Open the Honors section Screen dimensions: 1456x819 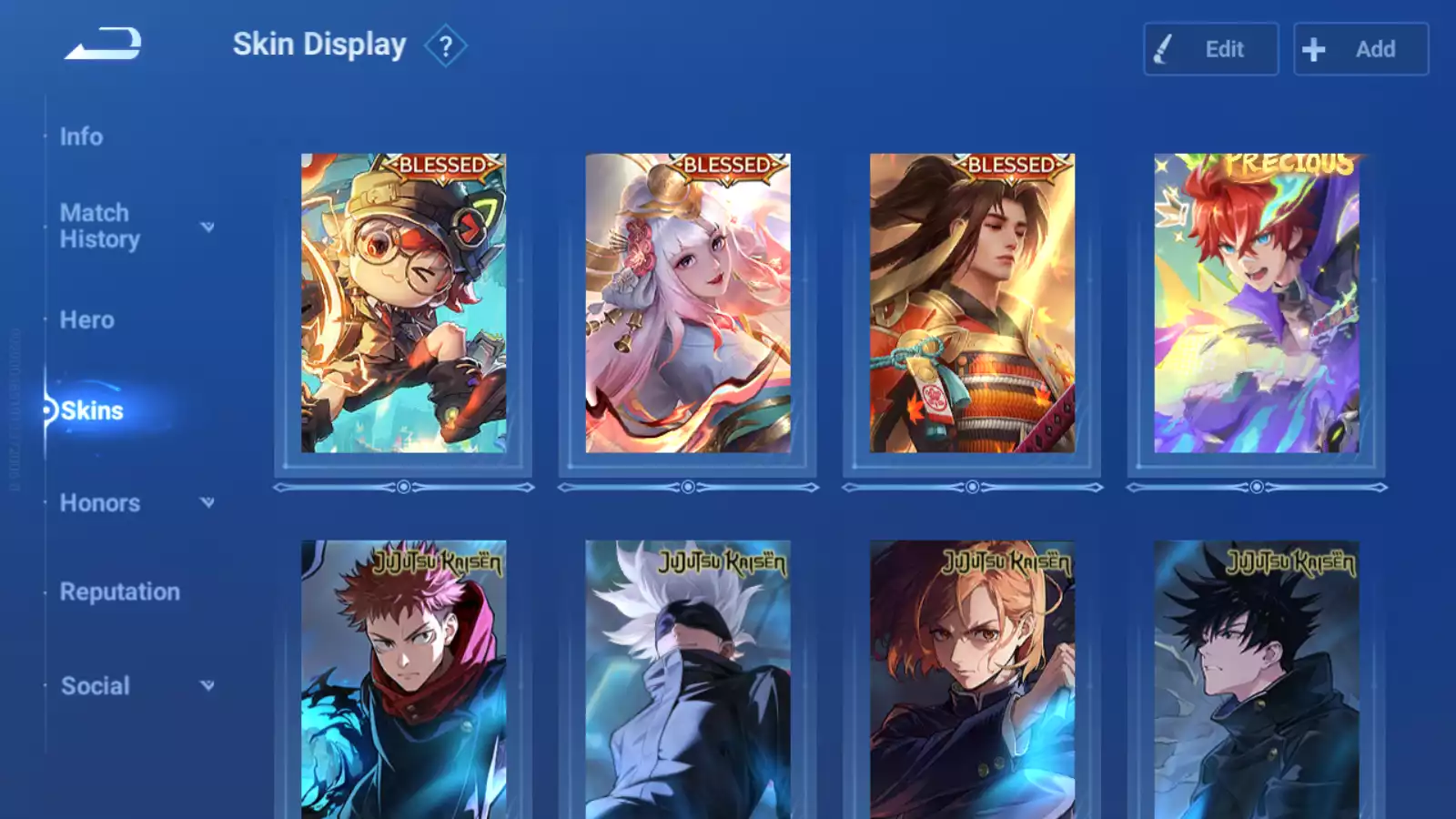100,503
